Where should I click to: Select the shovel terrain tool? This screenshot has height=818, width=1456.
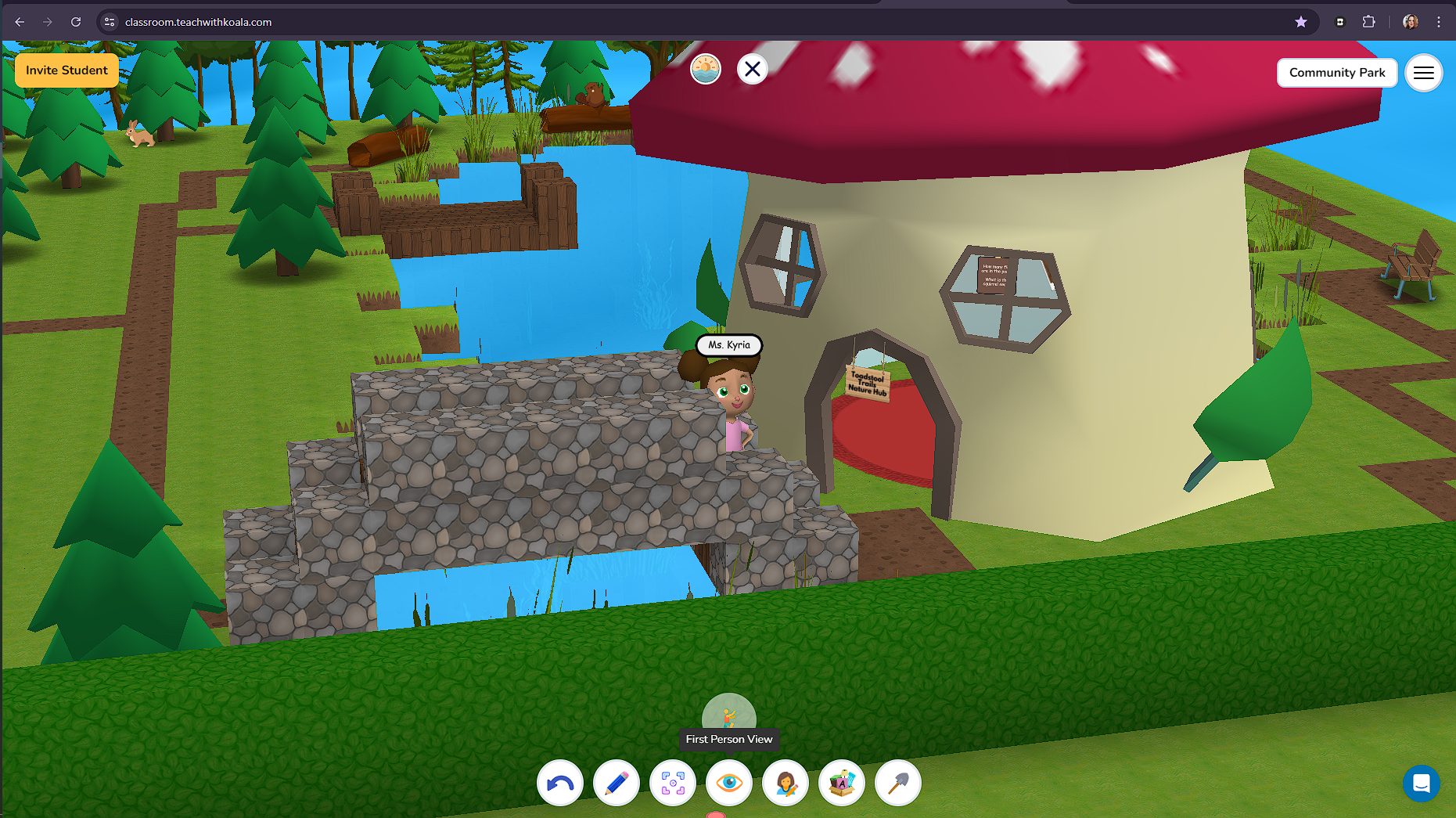coord(897,783)
